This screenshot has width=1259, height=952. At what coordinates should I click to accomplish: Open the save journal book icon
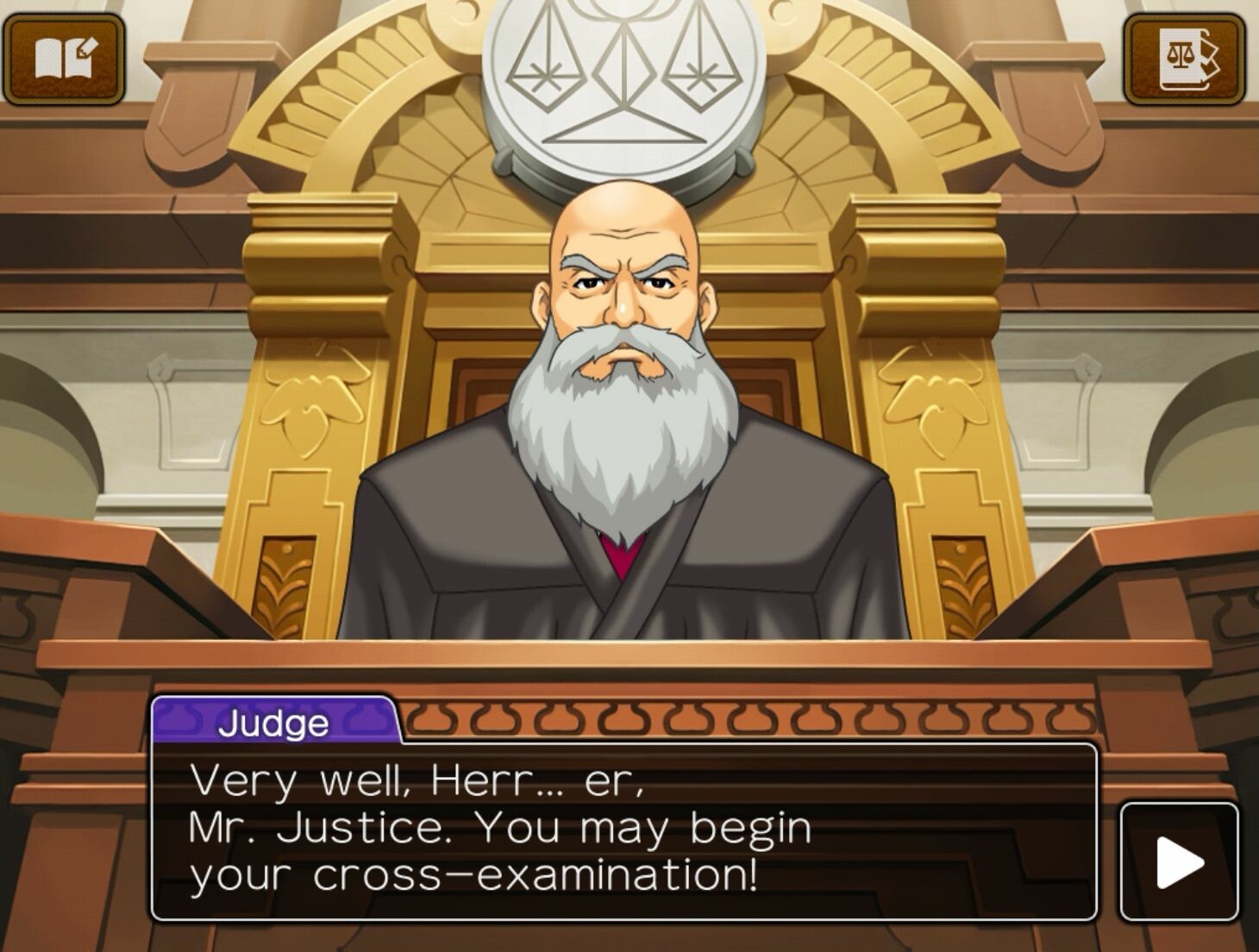point(65,59)
